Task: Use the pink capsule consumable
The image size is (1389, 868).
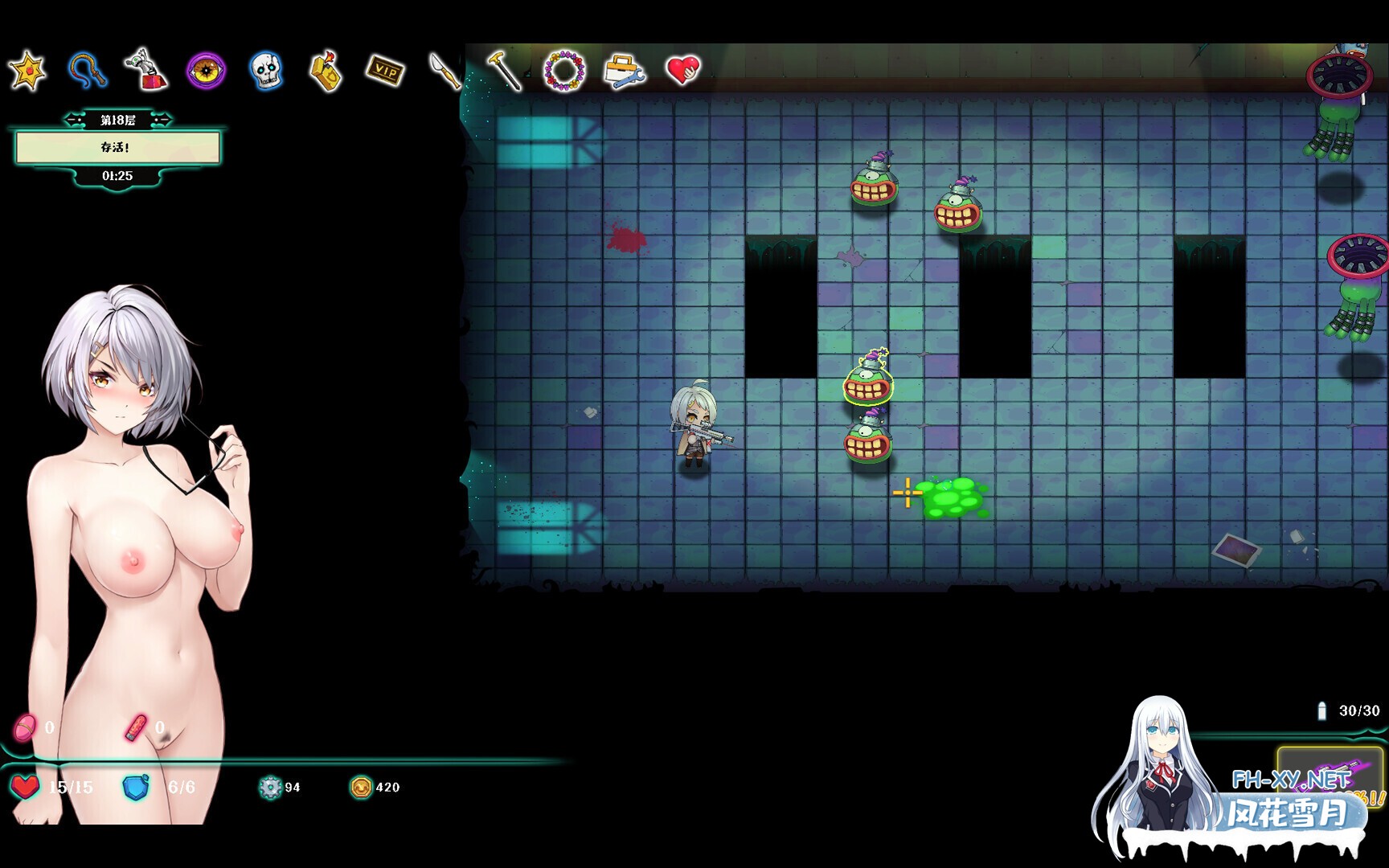Action: pos(25,728)
